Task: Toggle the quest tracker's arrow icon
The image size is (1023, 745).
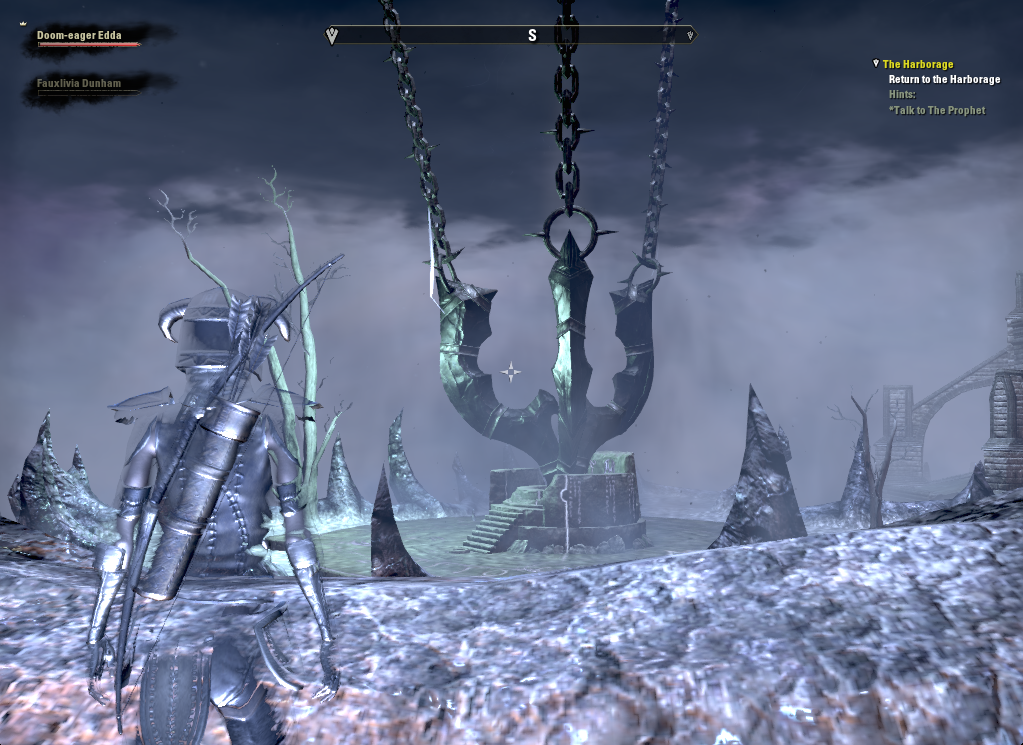Action: click(x=876, y=64)
